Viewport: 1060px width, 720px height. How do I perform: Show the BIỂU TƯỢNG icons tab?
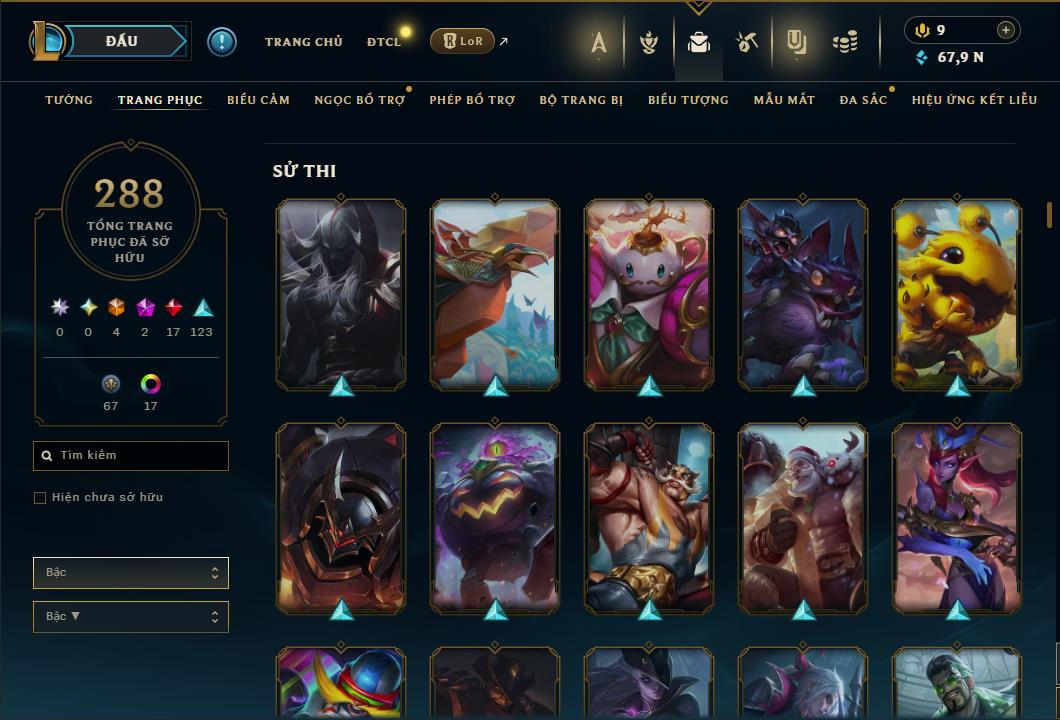point(688,100)
